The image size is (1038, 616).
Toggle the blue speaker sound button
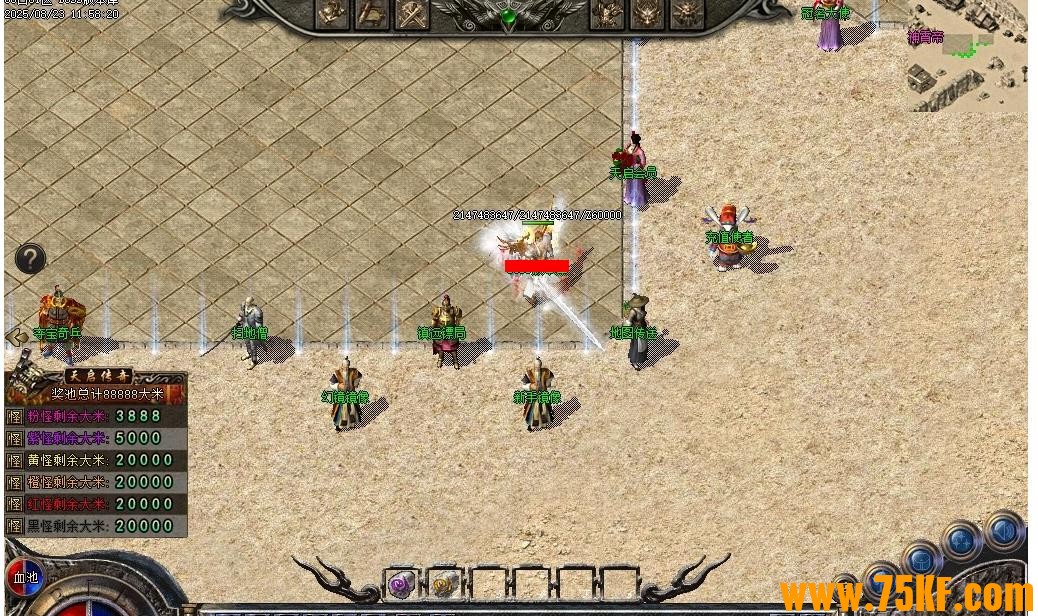(x=1004, y=530)
